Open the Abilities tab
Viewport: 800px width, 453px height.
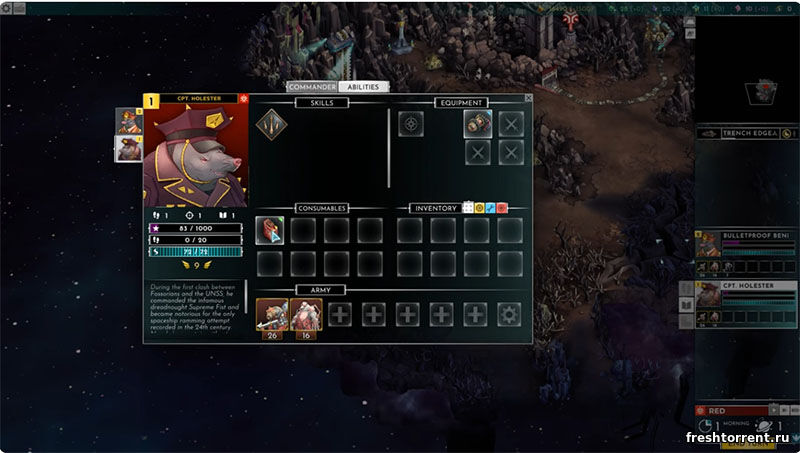362,87
